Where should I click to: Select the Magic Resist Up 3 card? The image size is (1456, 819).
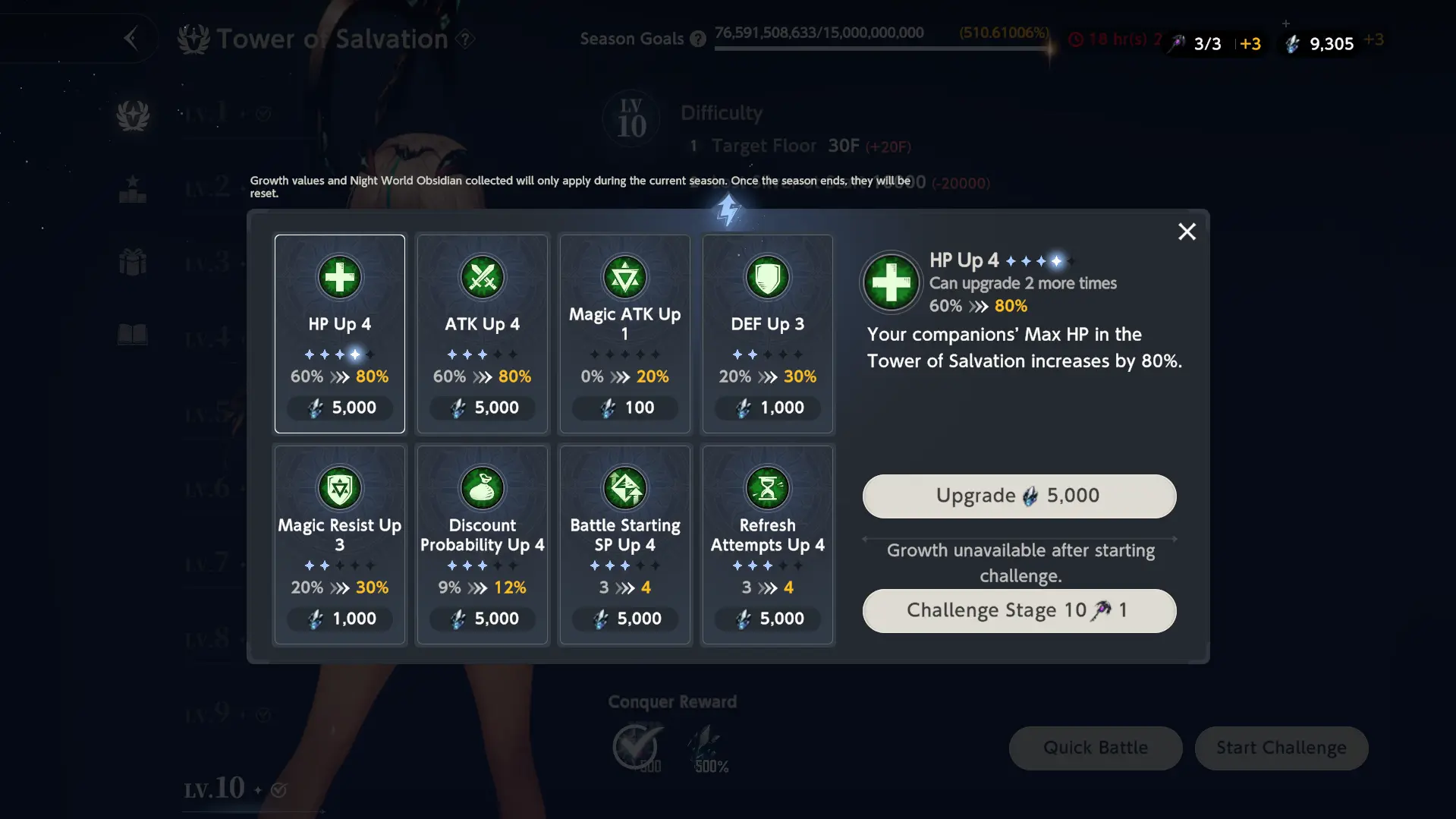click(x=339, y=544)
